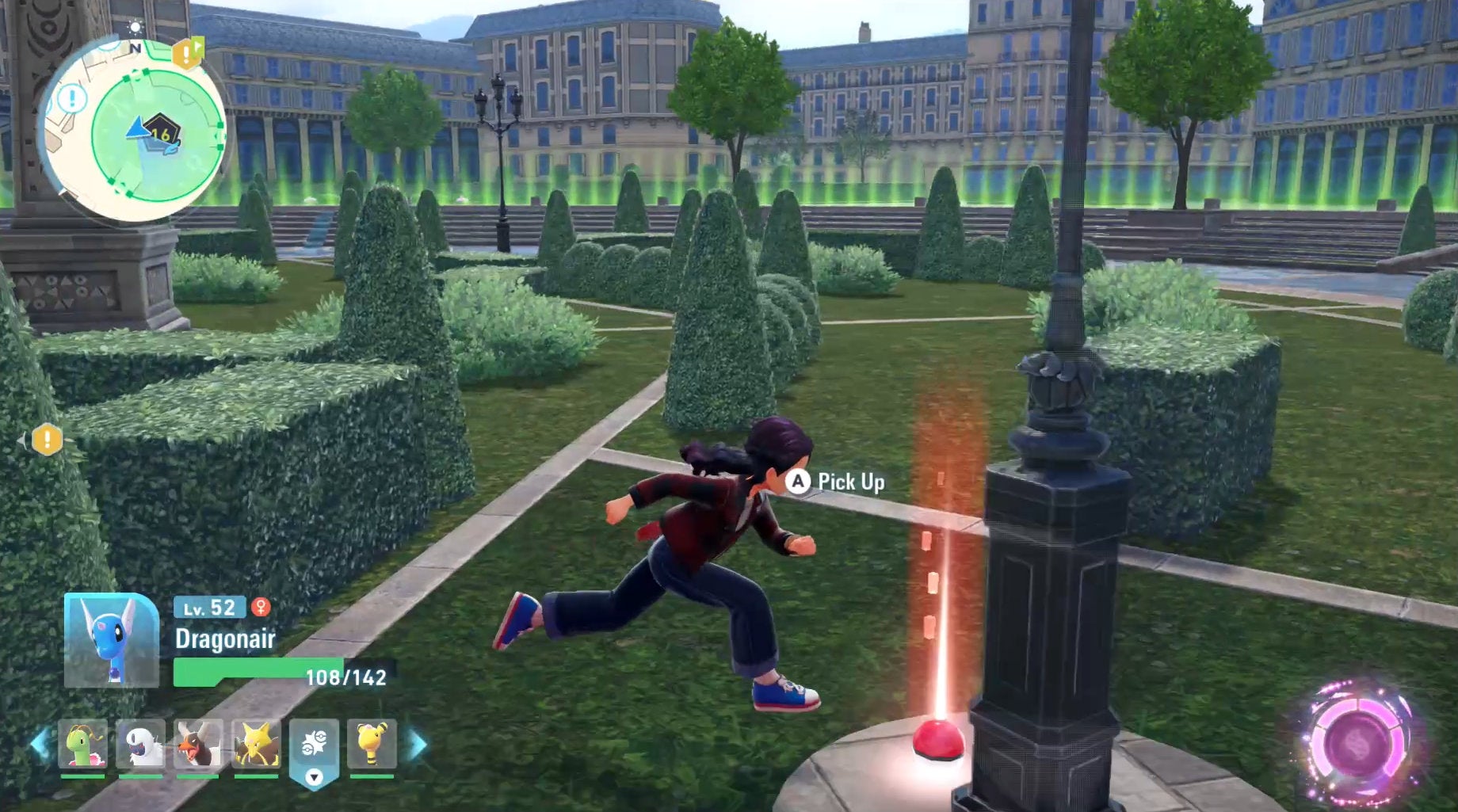Expand the battle-mode options with the down arrow

(x=315, y=777)
